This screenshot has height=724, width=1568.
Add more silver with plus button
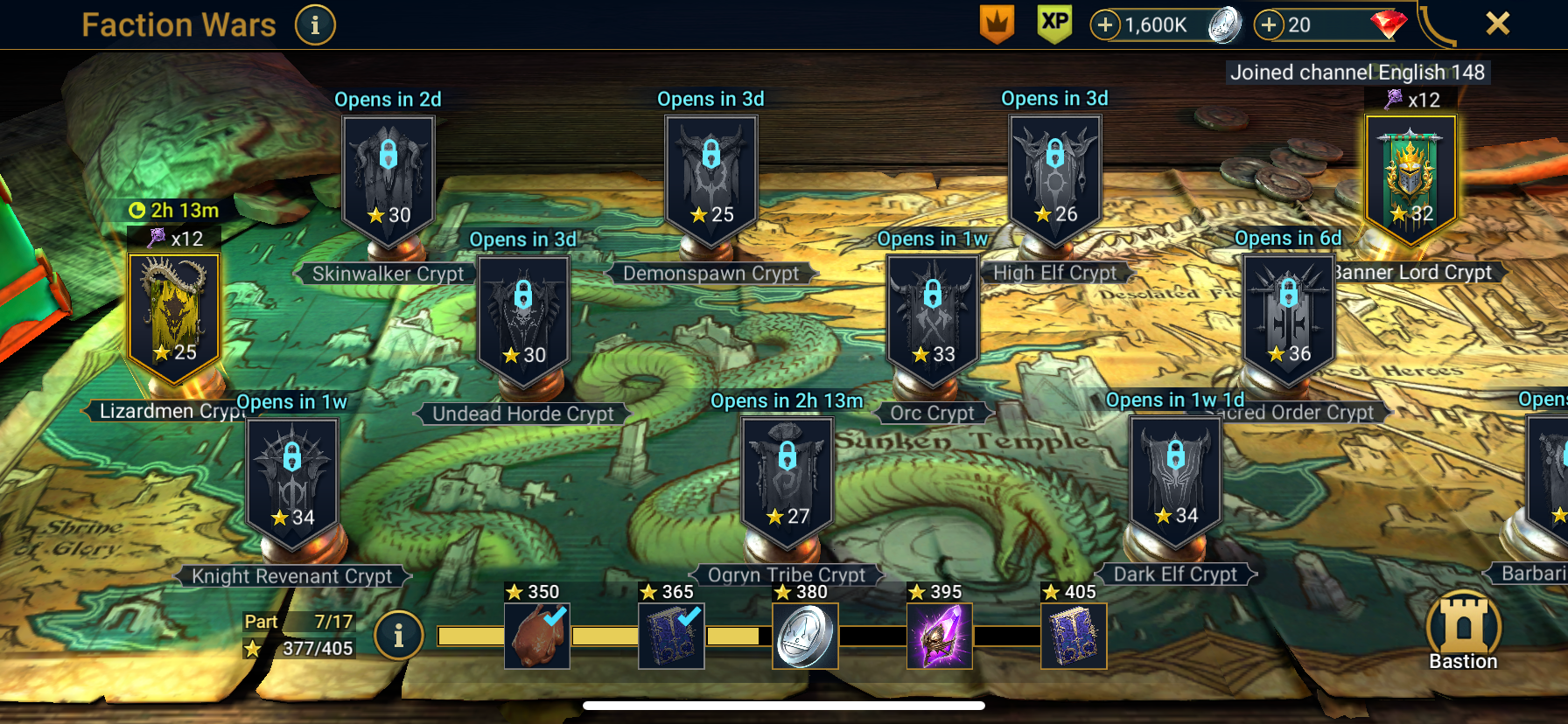coord(1105,25)
